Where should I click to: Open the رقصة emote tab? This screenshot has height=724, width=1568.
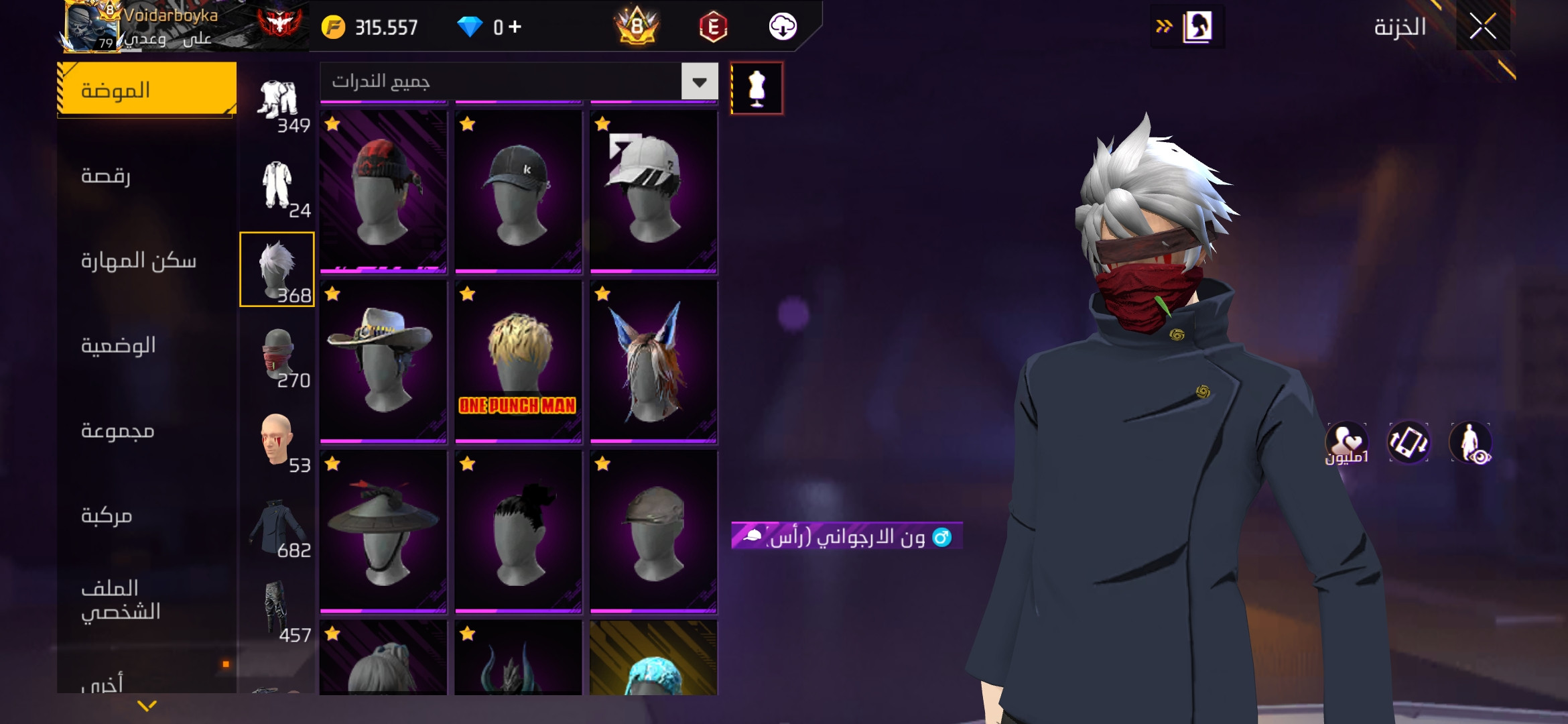coord(147,176)
